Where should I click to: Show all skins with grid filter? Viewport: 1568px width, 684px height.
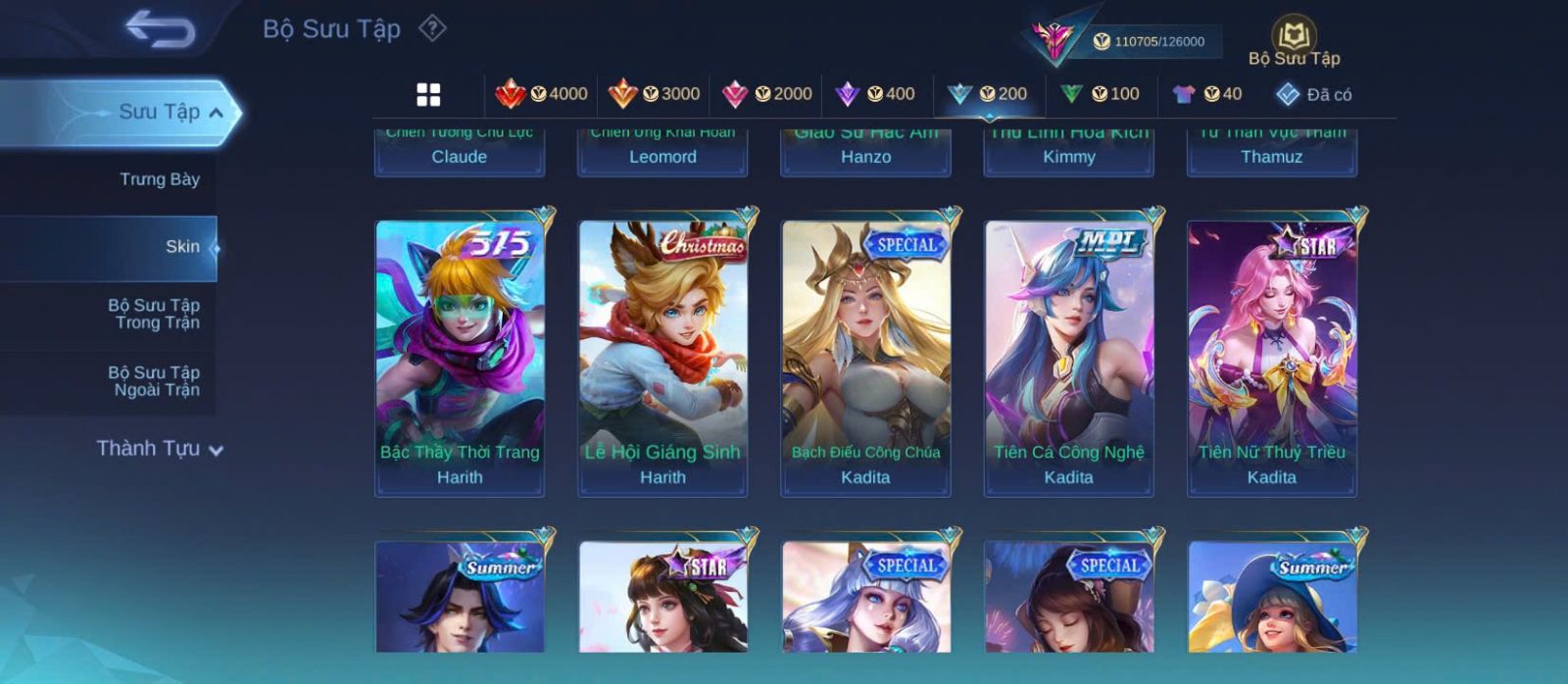coord(428,94)
